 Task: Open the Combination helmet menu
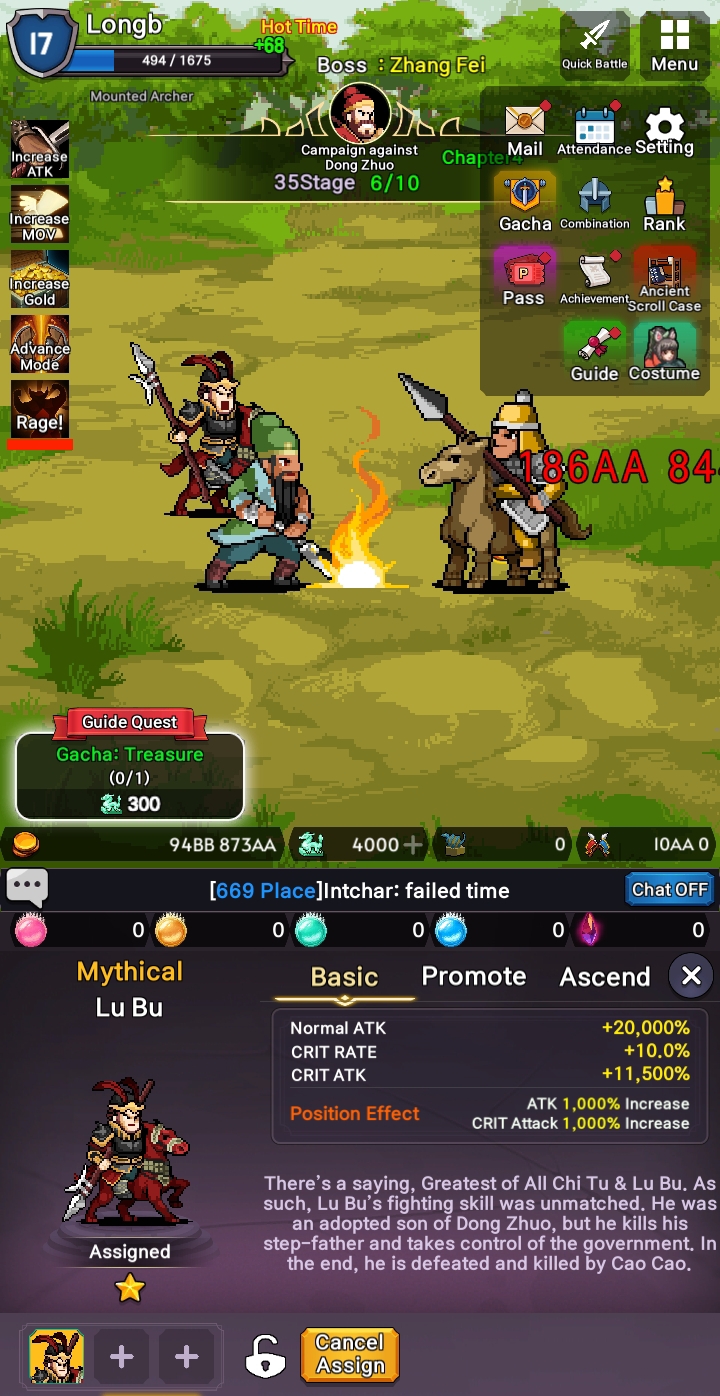(x=594, y=203)
